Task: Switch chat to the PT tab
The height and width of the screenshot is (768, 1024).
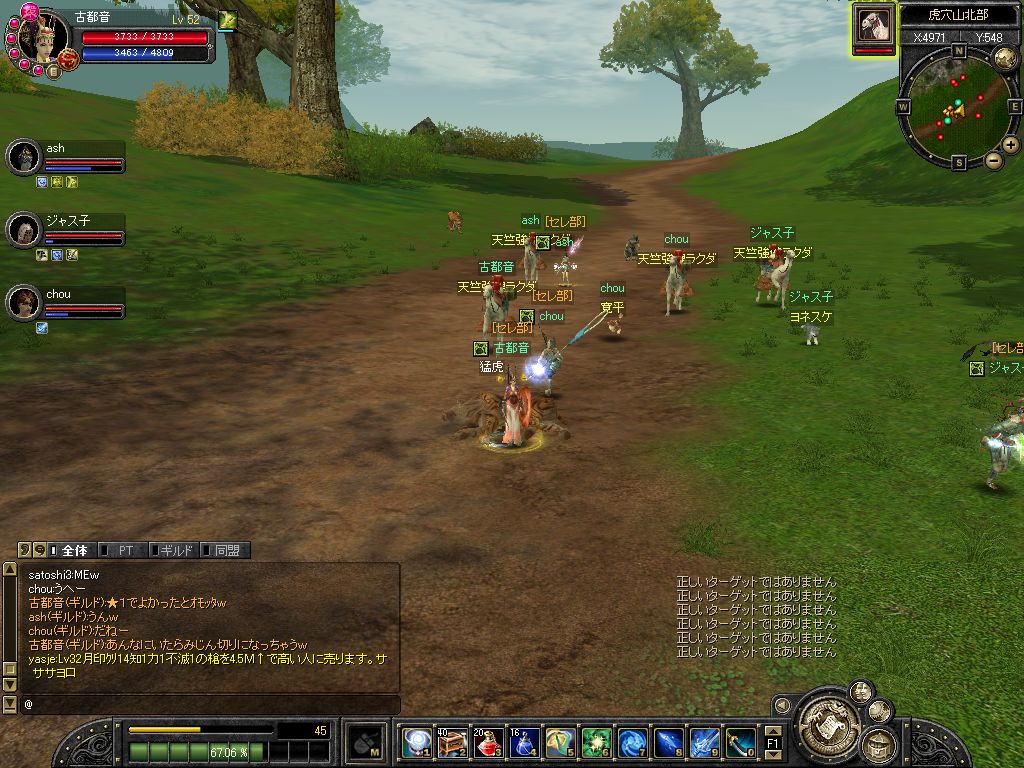Action: coord(122,550)
